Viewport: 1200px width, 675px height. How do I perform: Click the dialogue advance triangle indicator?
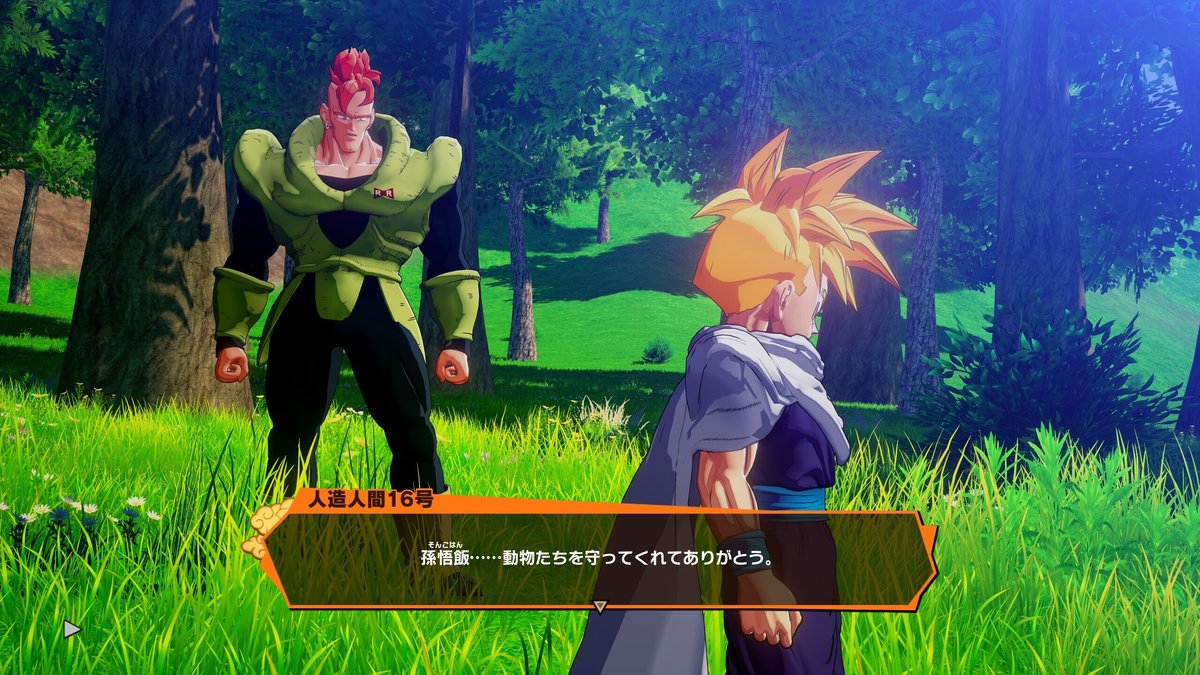click(600, 606)
